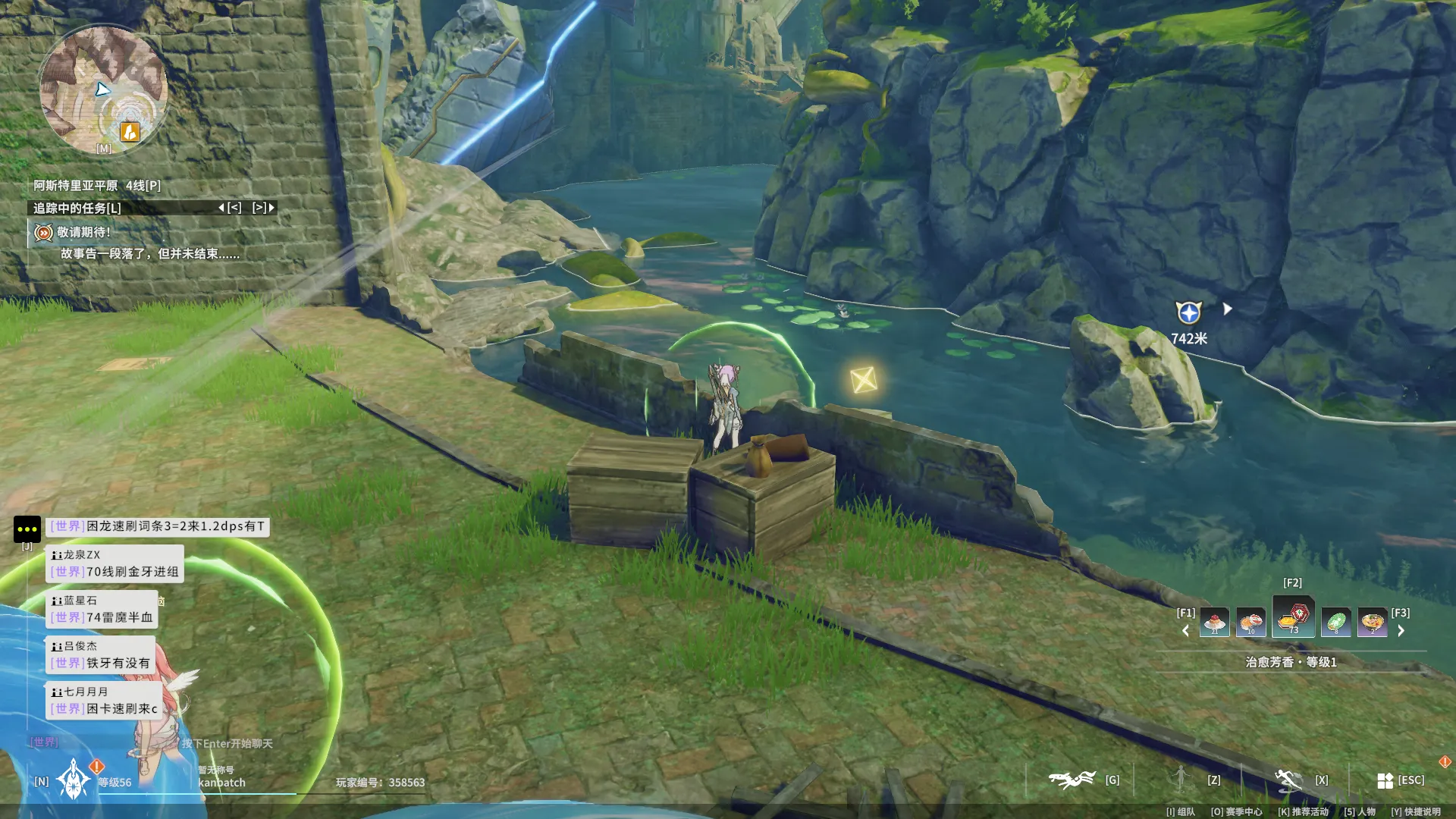Image resolution: width=1456 pixels, height=819 pixels.
Task: Select the noodle soup bowl slot
Action: coord(1372,623)
